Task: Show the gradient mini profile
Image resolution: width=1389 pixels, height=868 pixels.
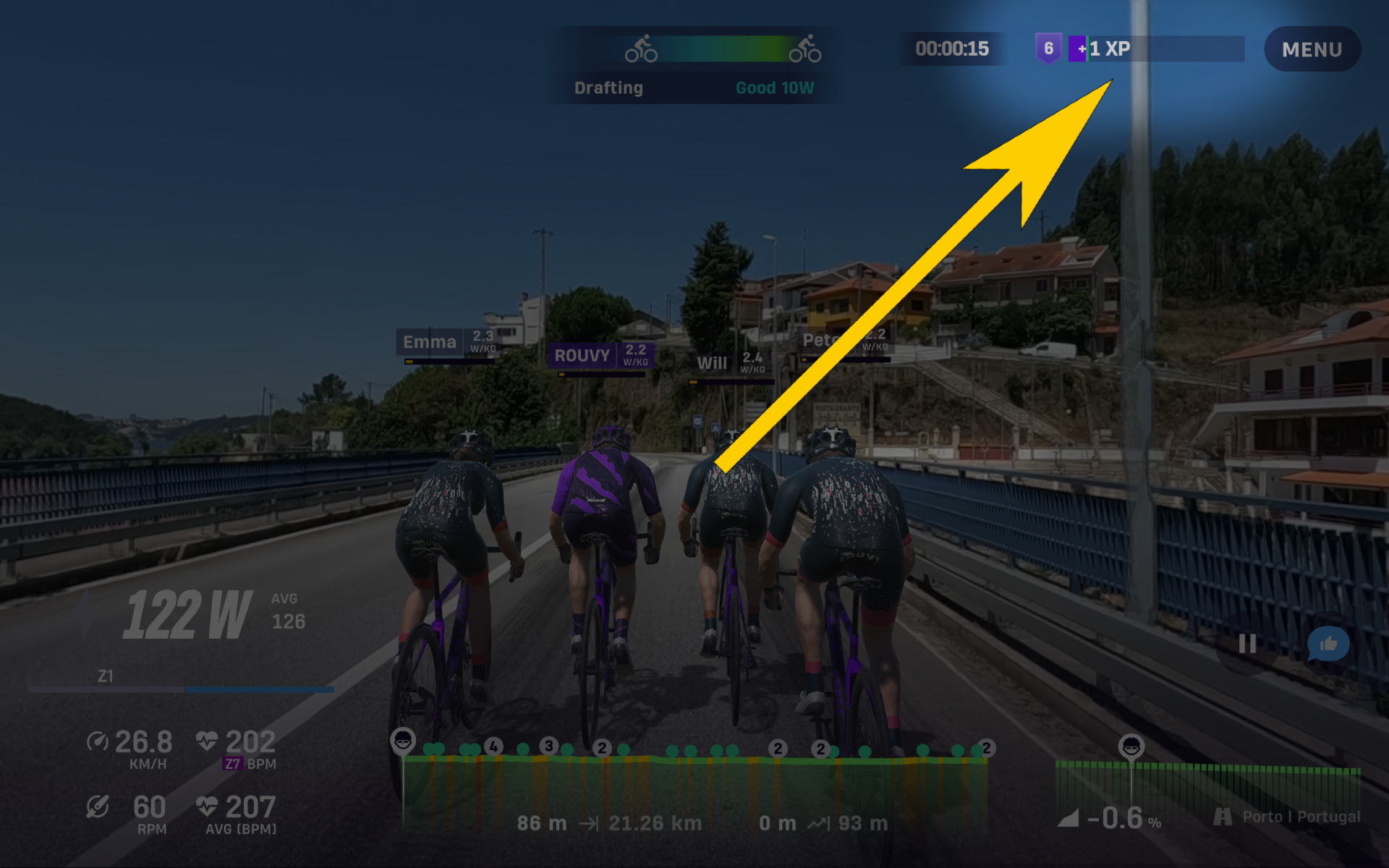Action: tap(1208, 785)
